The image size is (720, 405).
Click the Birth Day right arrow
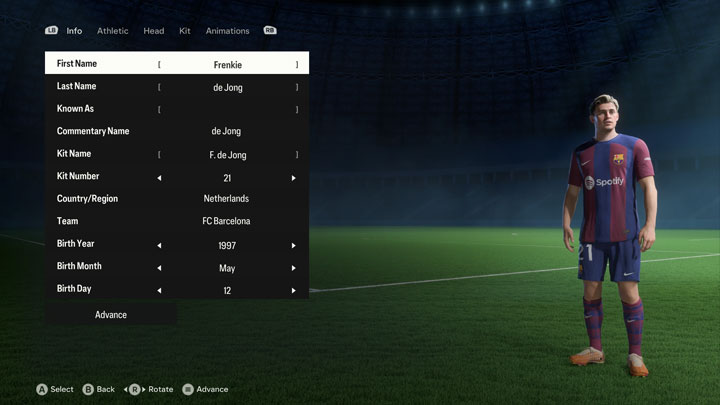[294, 291]
